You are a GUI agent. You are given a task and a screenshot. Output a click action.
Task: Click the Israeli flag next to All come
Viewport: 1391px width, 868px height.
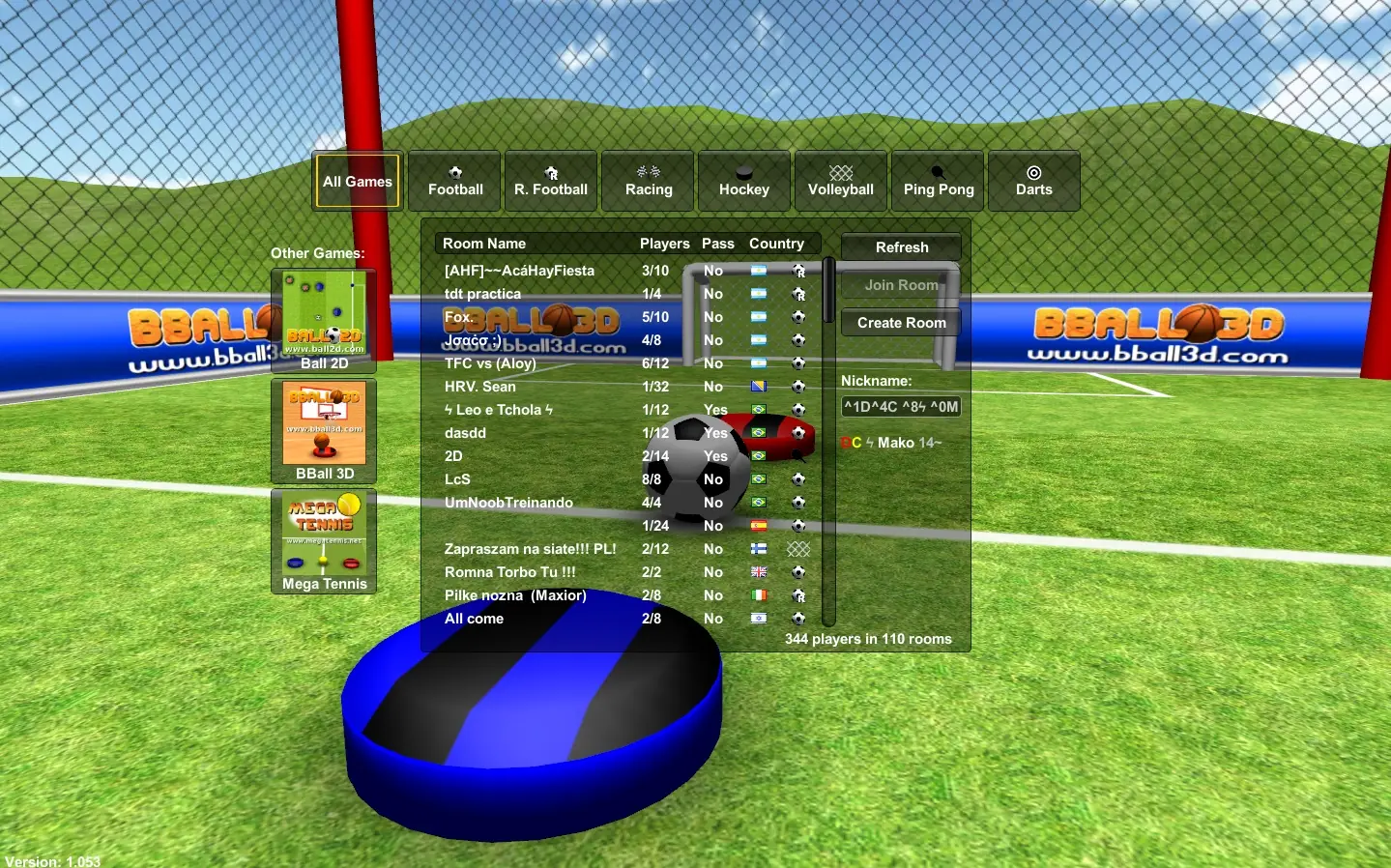759,619
